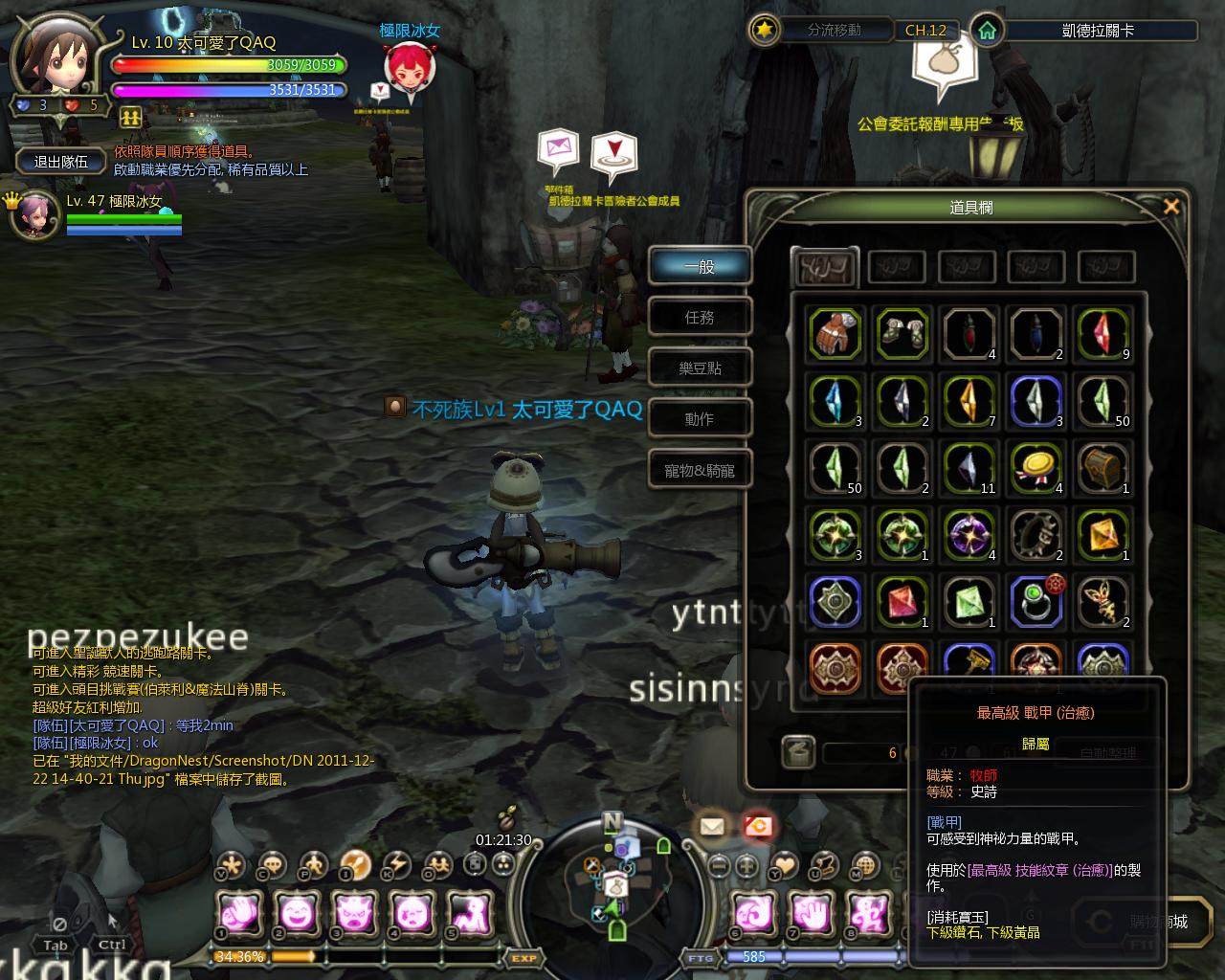Switch to the 任務 inventory tab
This screenshot has height=980, width=1225.
click(700, 317)
